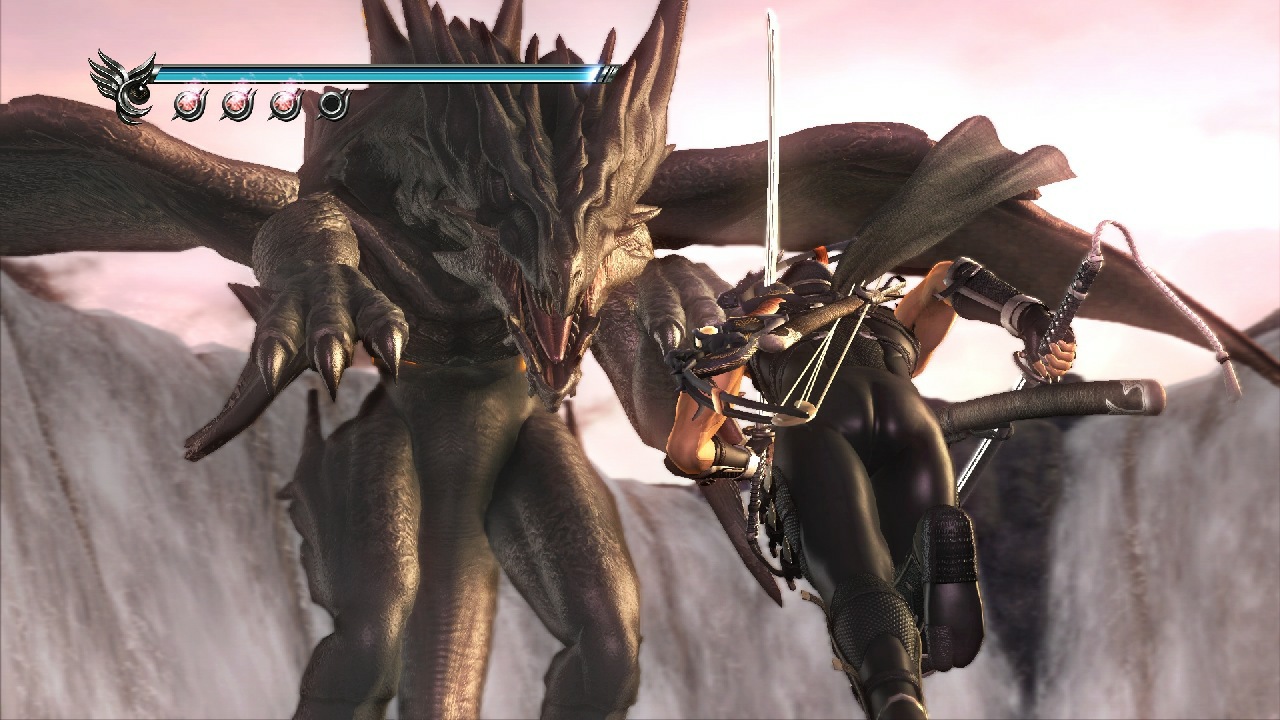
Task: Select the third filled Ninpo orb
Action: point(284,104)
